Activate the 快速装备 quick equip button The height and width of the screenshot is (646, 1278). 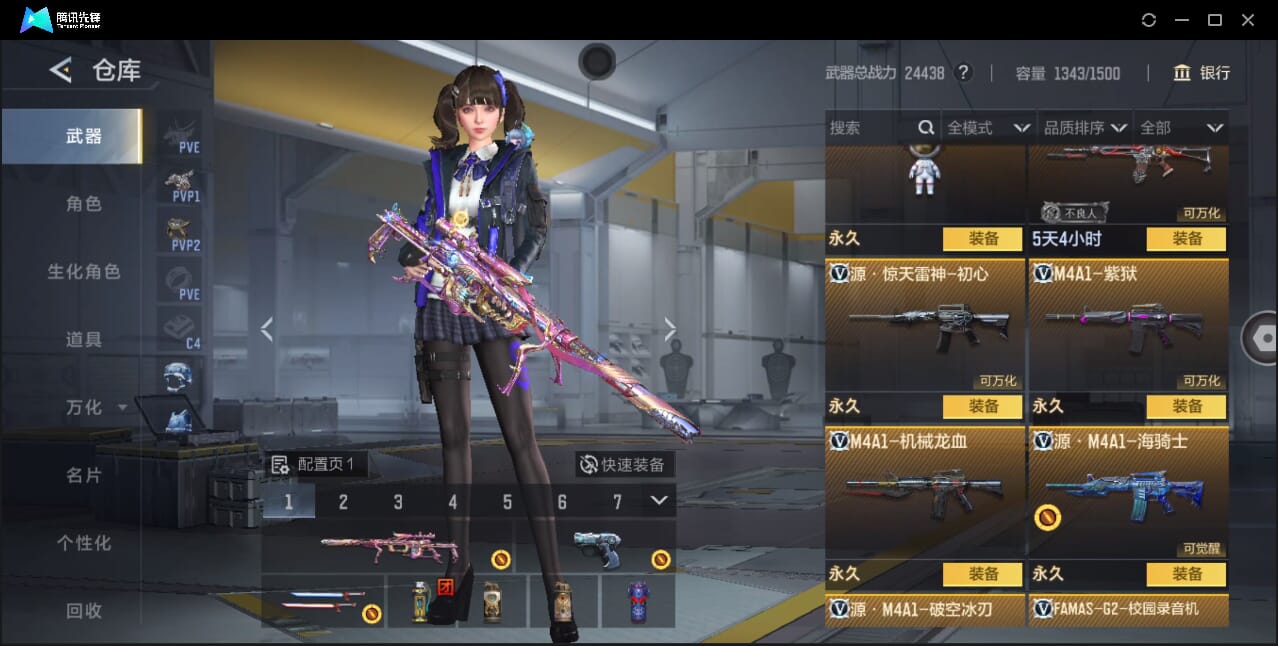point(623,465)
